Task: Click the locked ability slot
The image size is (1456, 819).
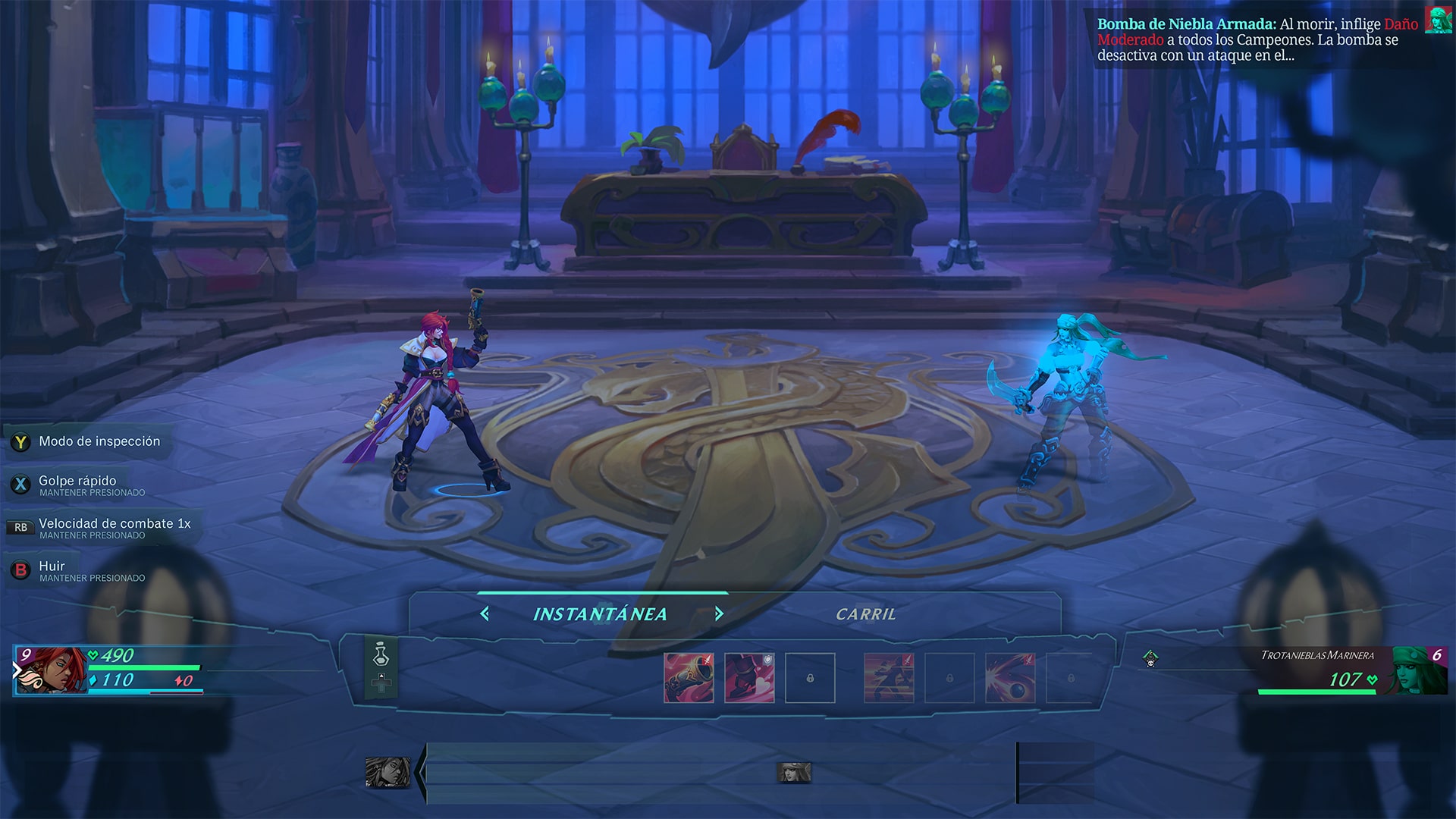Action: tap(810, 678)
